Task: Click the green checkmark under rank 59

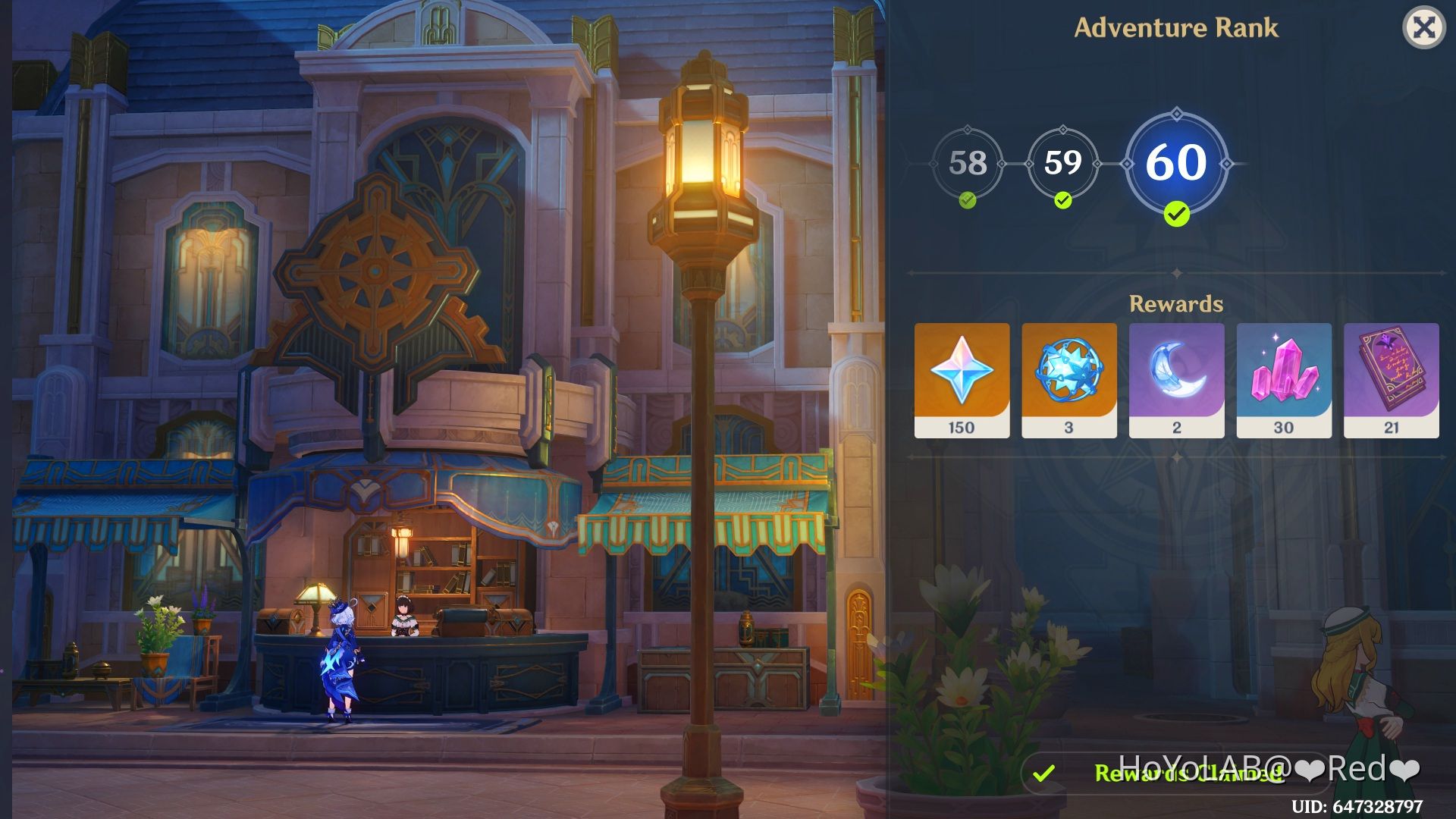Action: 1063,202
